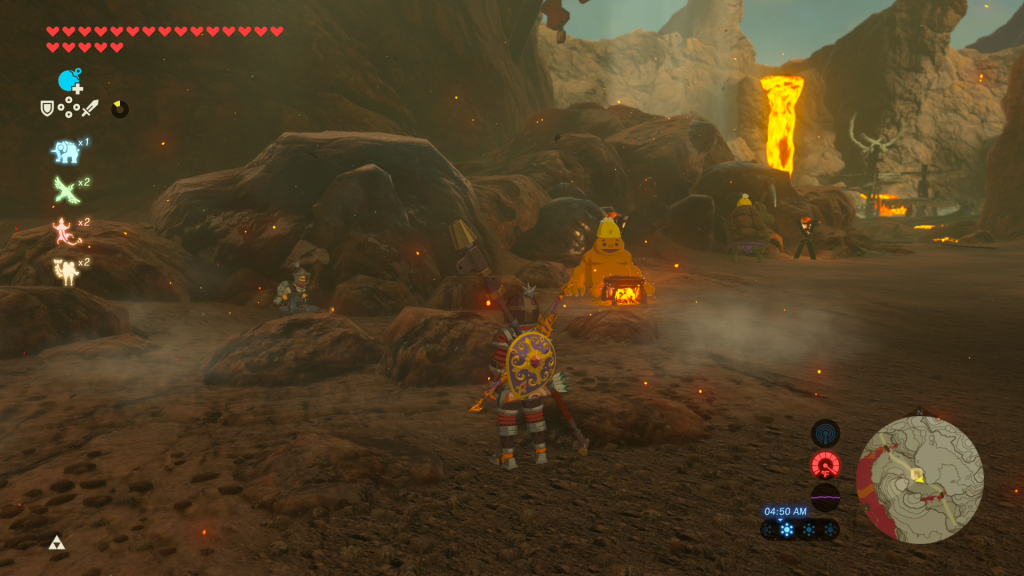Screen dimensions: 1024x576
Task: Open the circular minimap
Action: pos(920,480)
